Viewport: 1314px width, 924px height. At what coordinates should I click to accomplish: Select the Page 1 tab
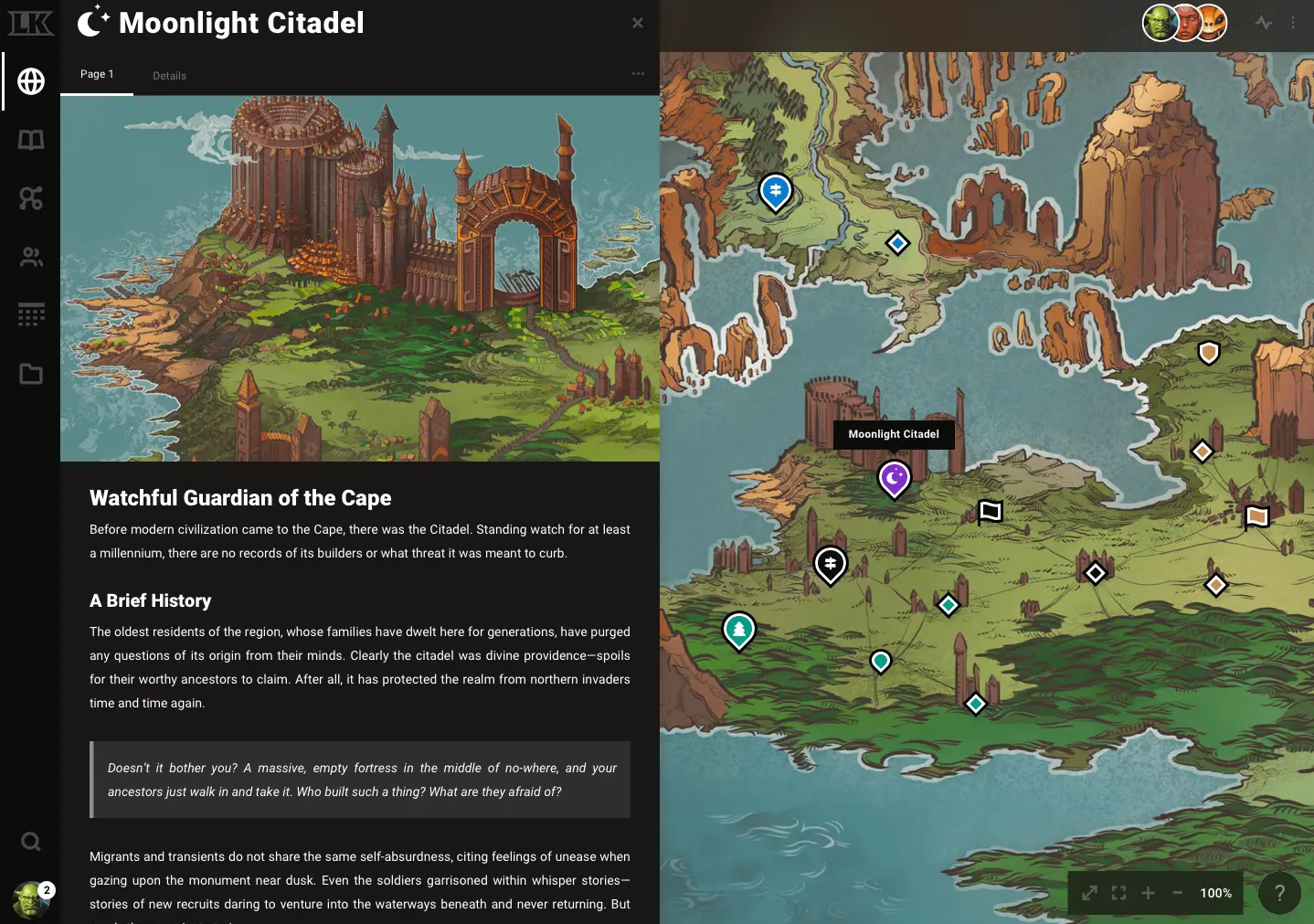point(97,74)
